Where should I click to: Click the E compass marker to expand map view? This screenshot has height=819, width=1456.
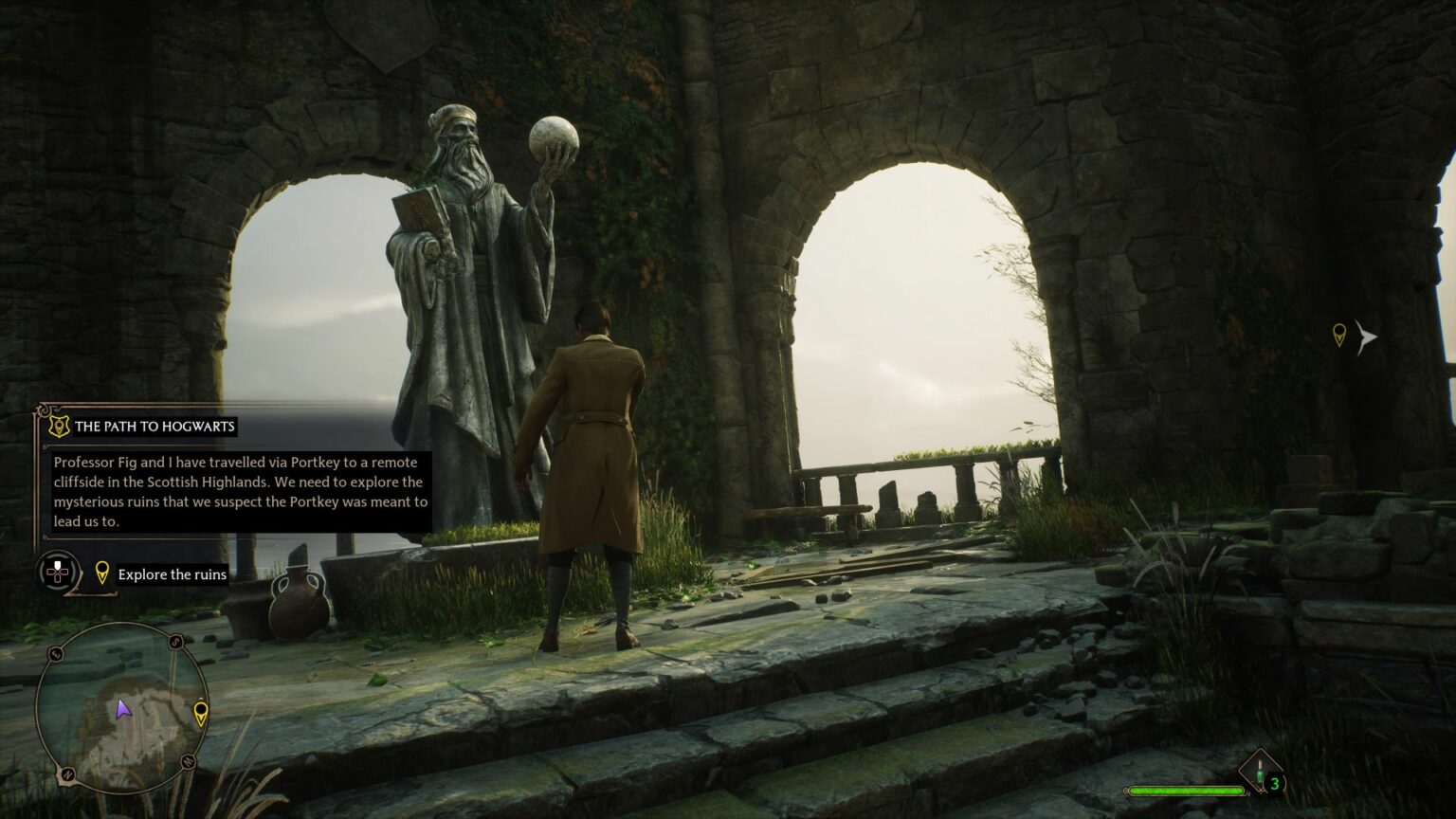(57, 654)
